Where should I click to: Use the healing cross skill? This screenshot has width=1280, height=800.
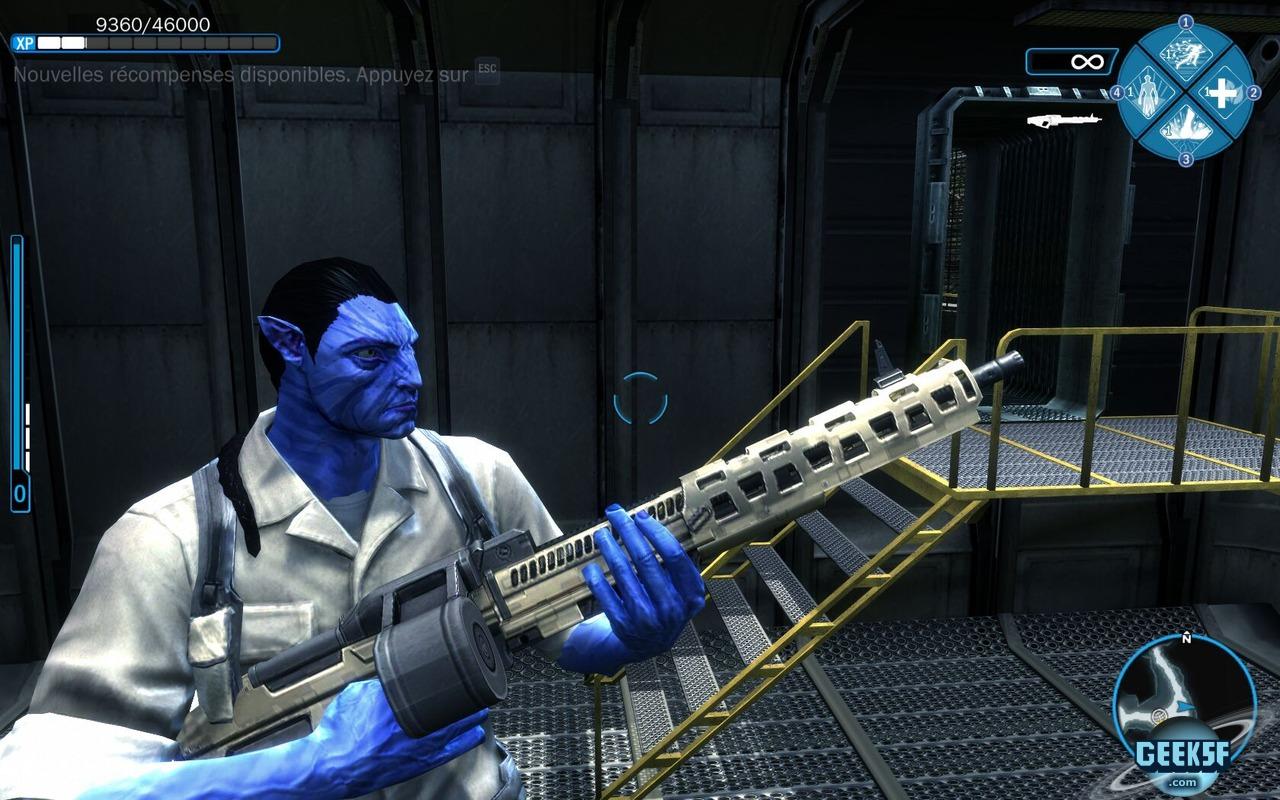[x=1222, y=93]
